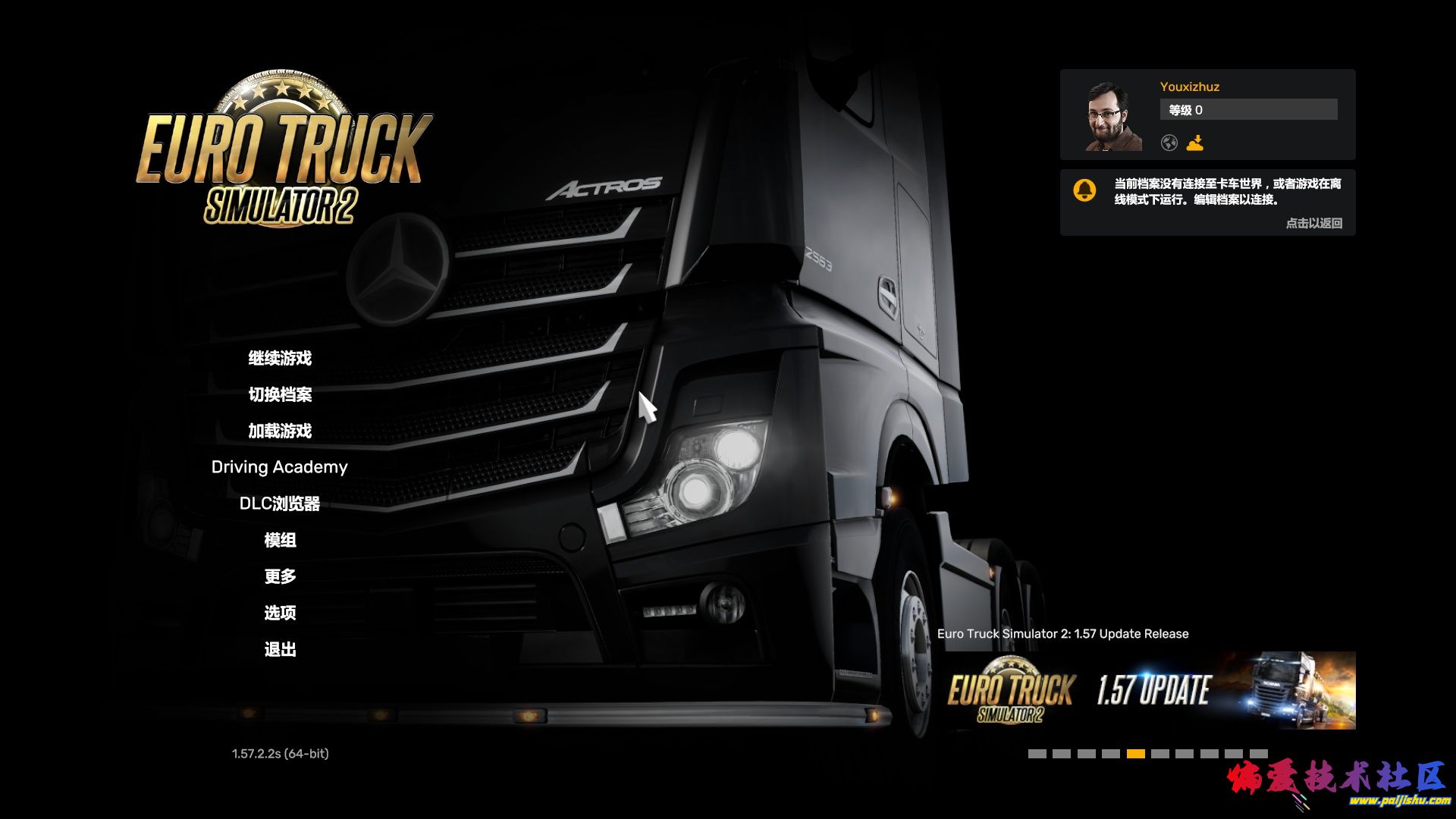This screenshot has width=1456, height=819.
Task: Click the orange bell notification icon
Action: (1085, 190)
